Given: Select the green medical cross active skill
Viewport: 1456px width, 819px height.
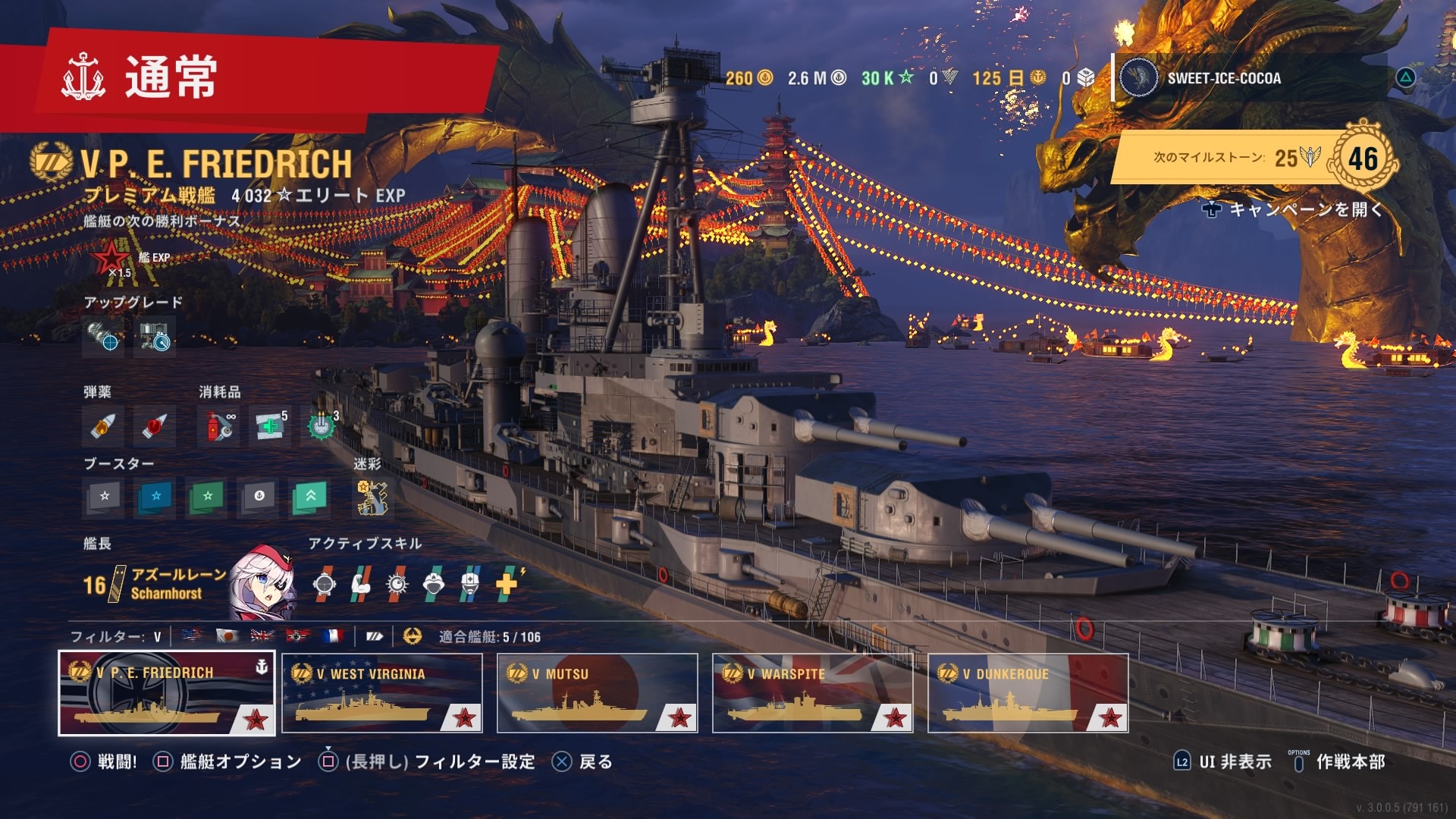Looking at the screenshot, I should pyautogui.click(x=507, y=583).
